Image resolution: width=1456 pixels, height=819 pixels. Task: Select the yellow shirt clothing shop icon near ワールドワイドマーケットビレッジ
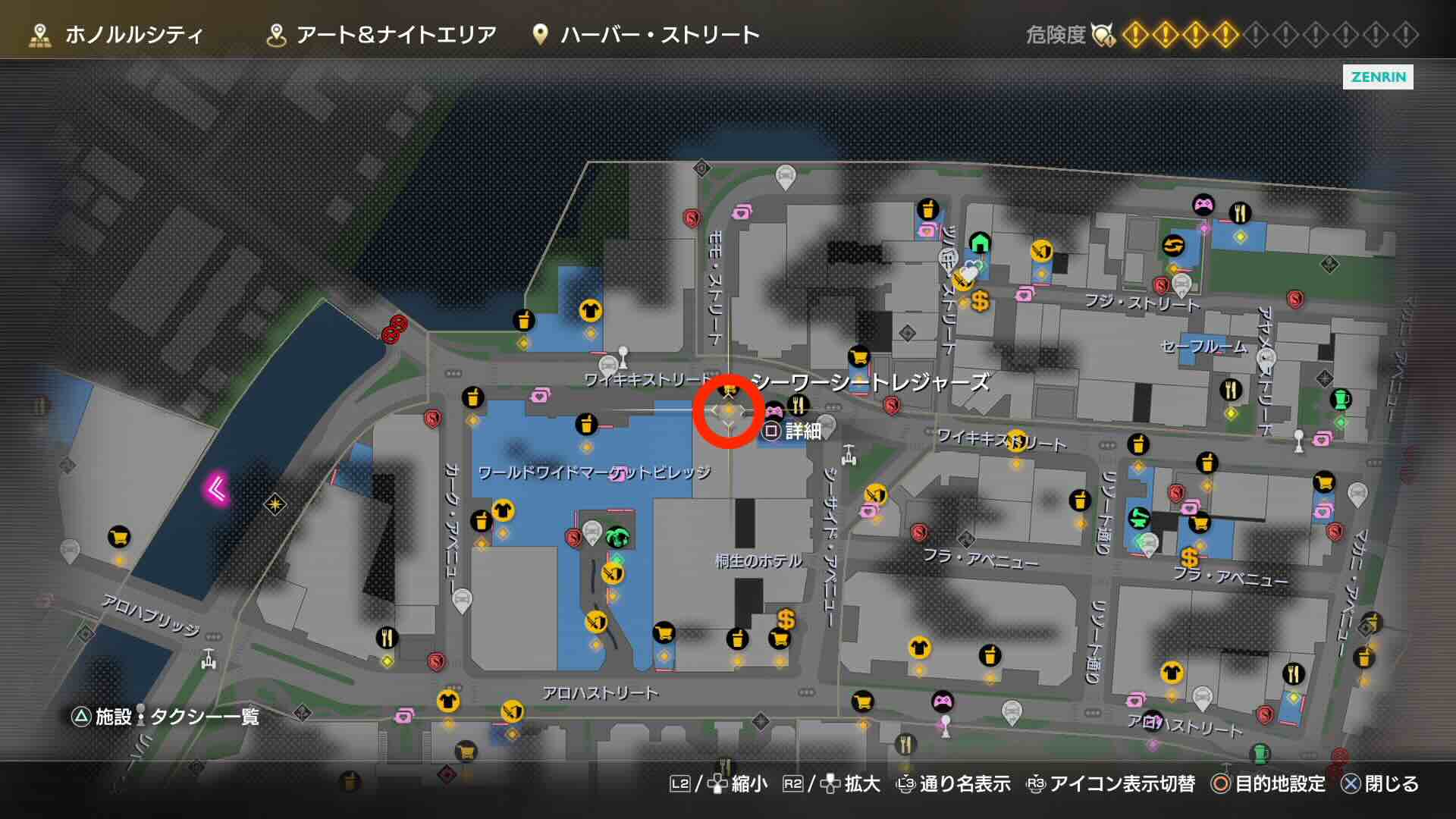coord(504,510)
